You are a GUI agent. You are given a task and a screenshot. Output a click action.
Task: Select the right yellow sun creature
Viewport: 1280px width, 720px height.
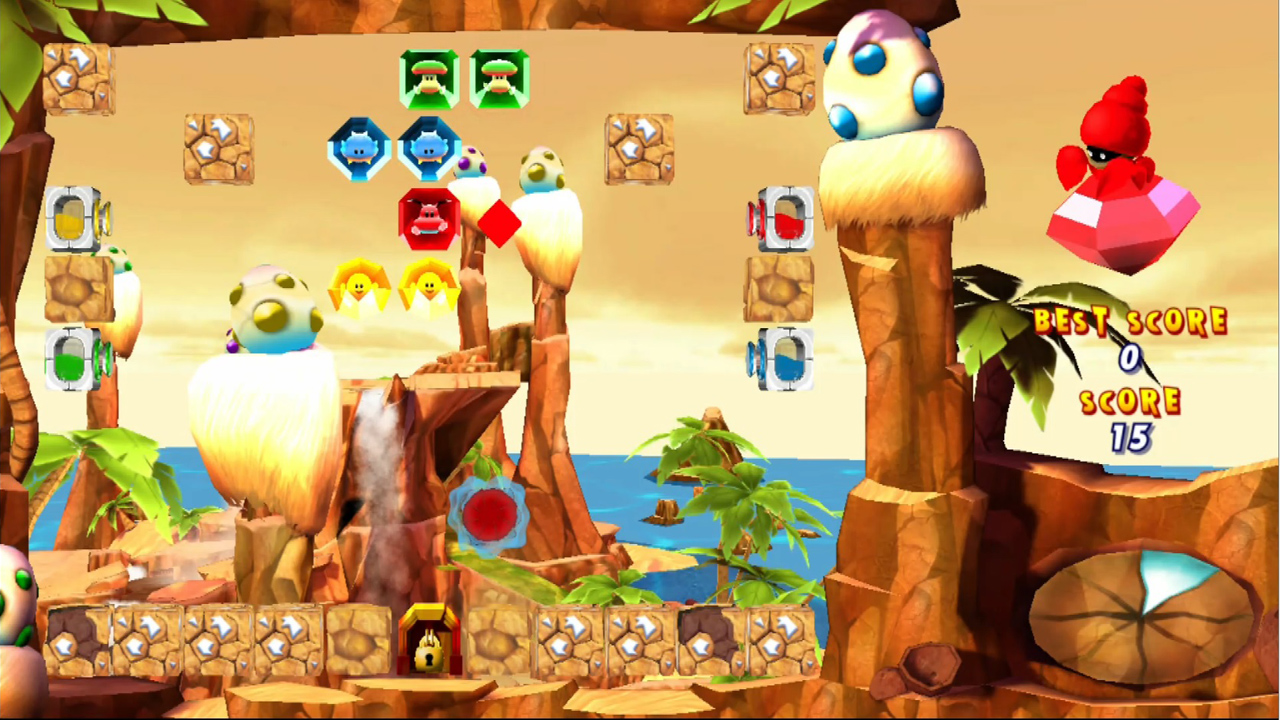coord(430,288)
